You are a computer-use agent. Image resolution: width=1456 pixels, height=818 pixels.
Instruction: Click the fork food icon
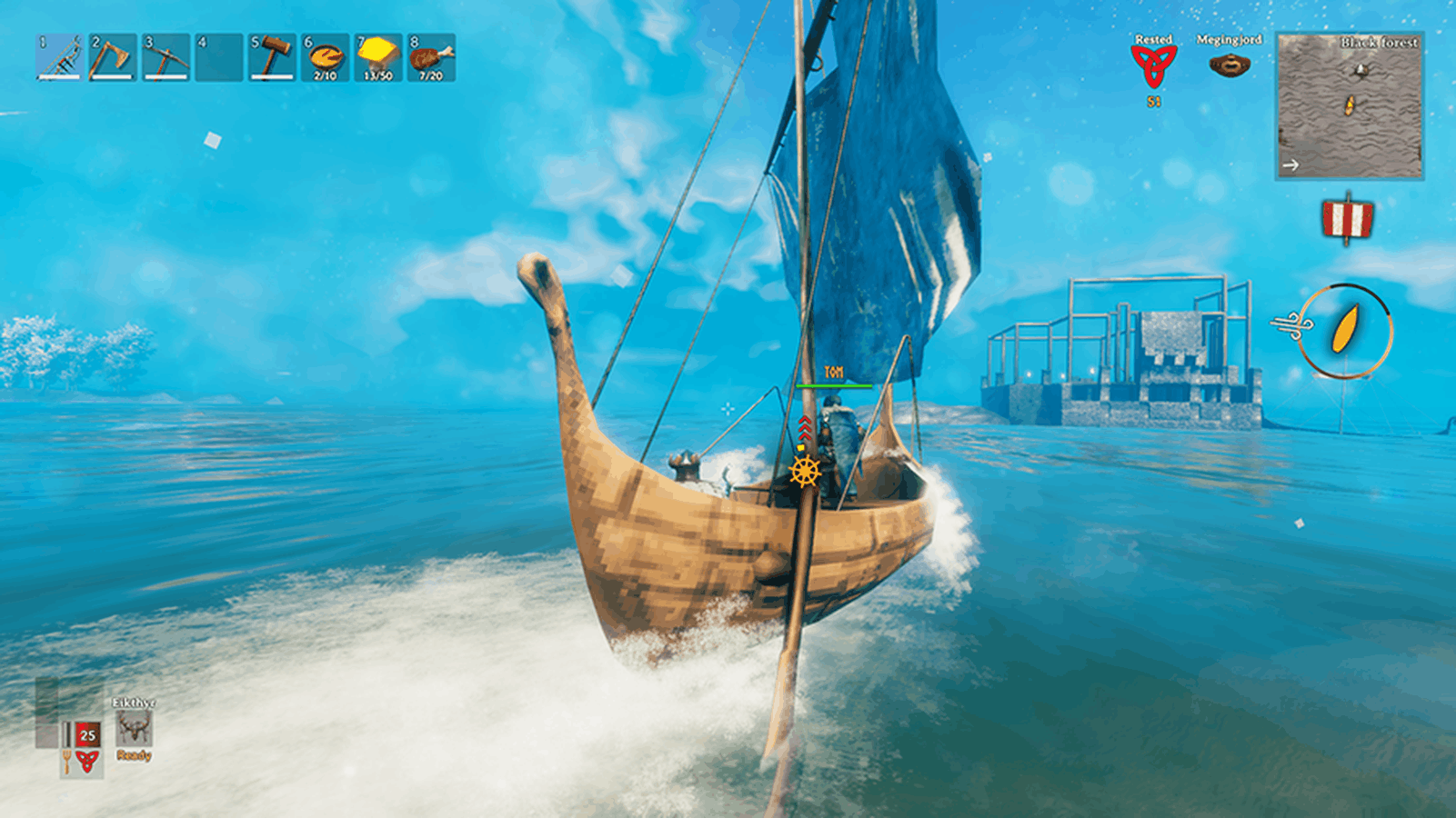point(66,762)
